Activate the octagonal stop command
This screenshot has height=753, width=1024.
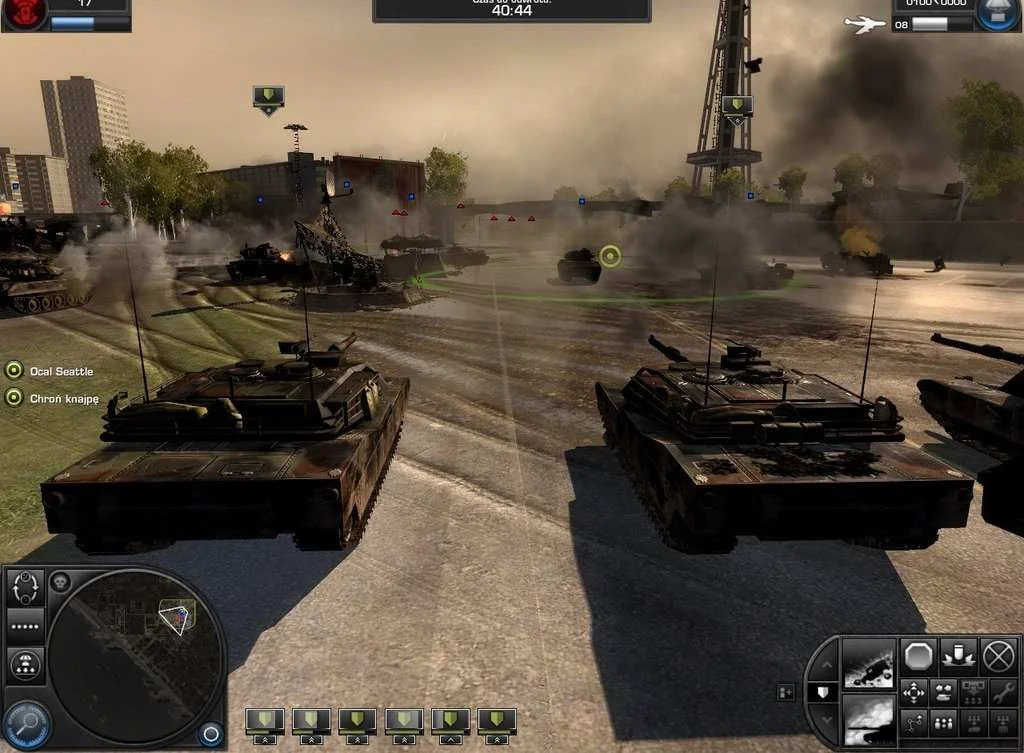point(918,656)
